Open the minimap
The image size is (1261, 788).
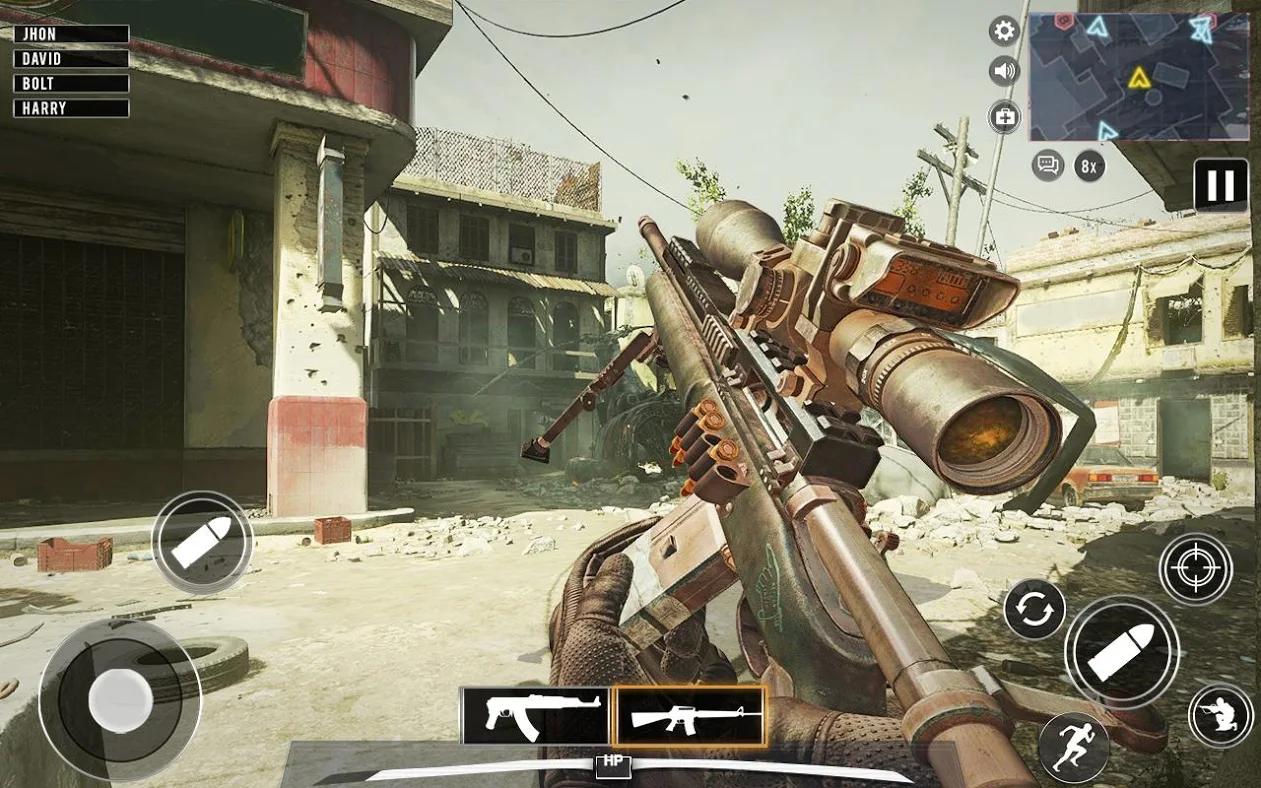1139,76
